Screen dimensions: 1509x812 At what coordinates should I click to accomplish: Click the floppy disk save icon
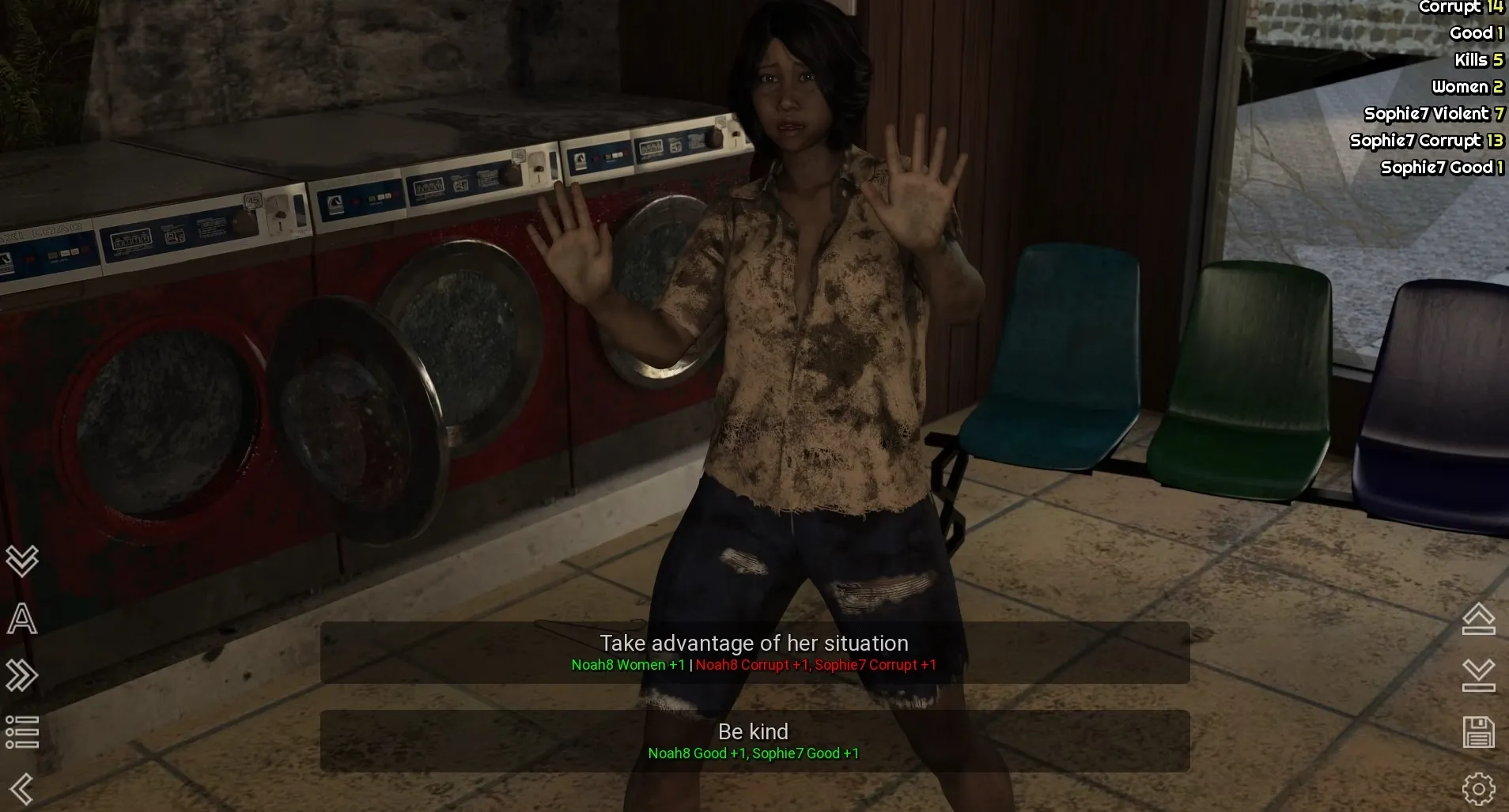pos(1478,732)
